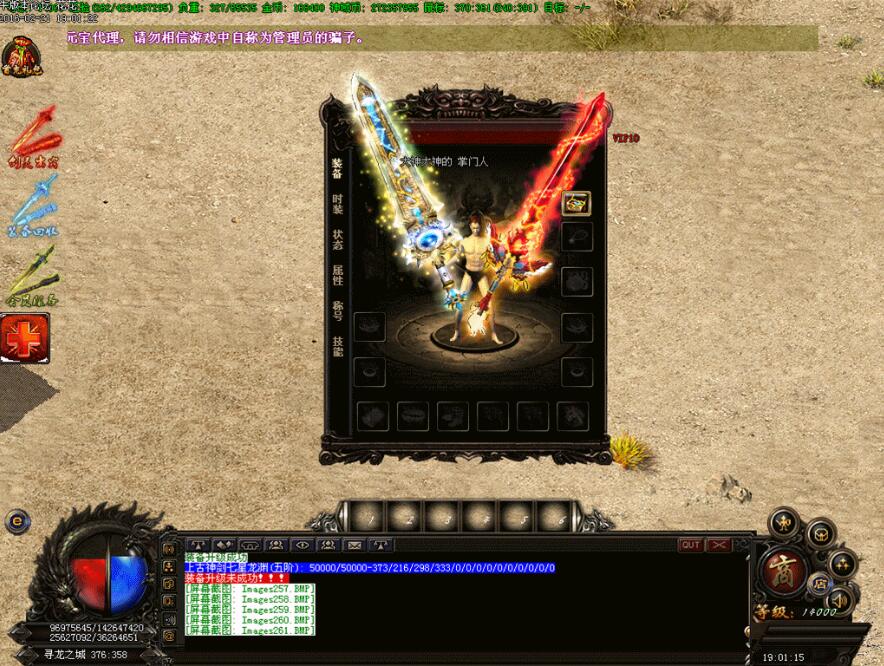Toggle the eye icon chat filter
This screenshot has width=884, height=666.
pyautogui.click(x=301, y=545)
